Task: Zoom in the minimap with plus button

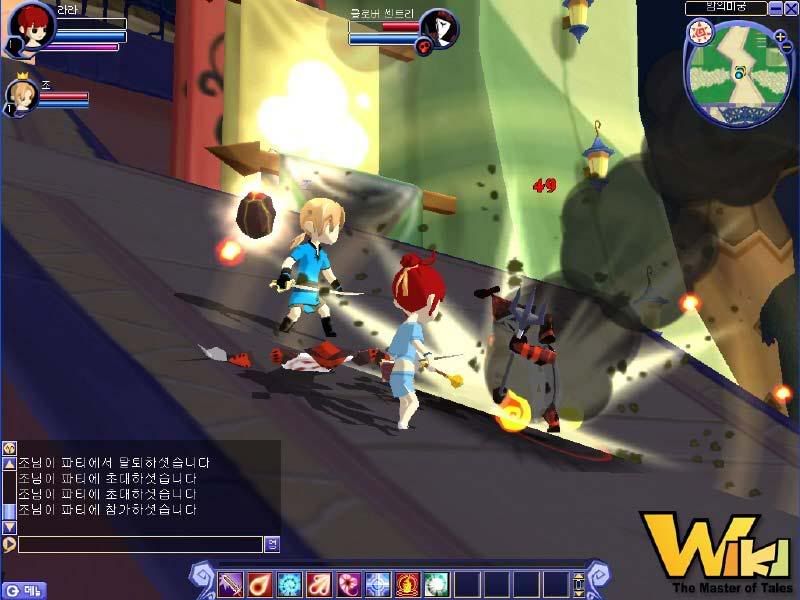Action: (780, 38)
